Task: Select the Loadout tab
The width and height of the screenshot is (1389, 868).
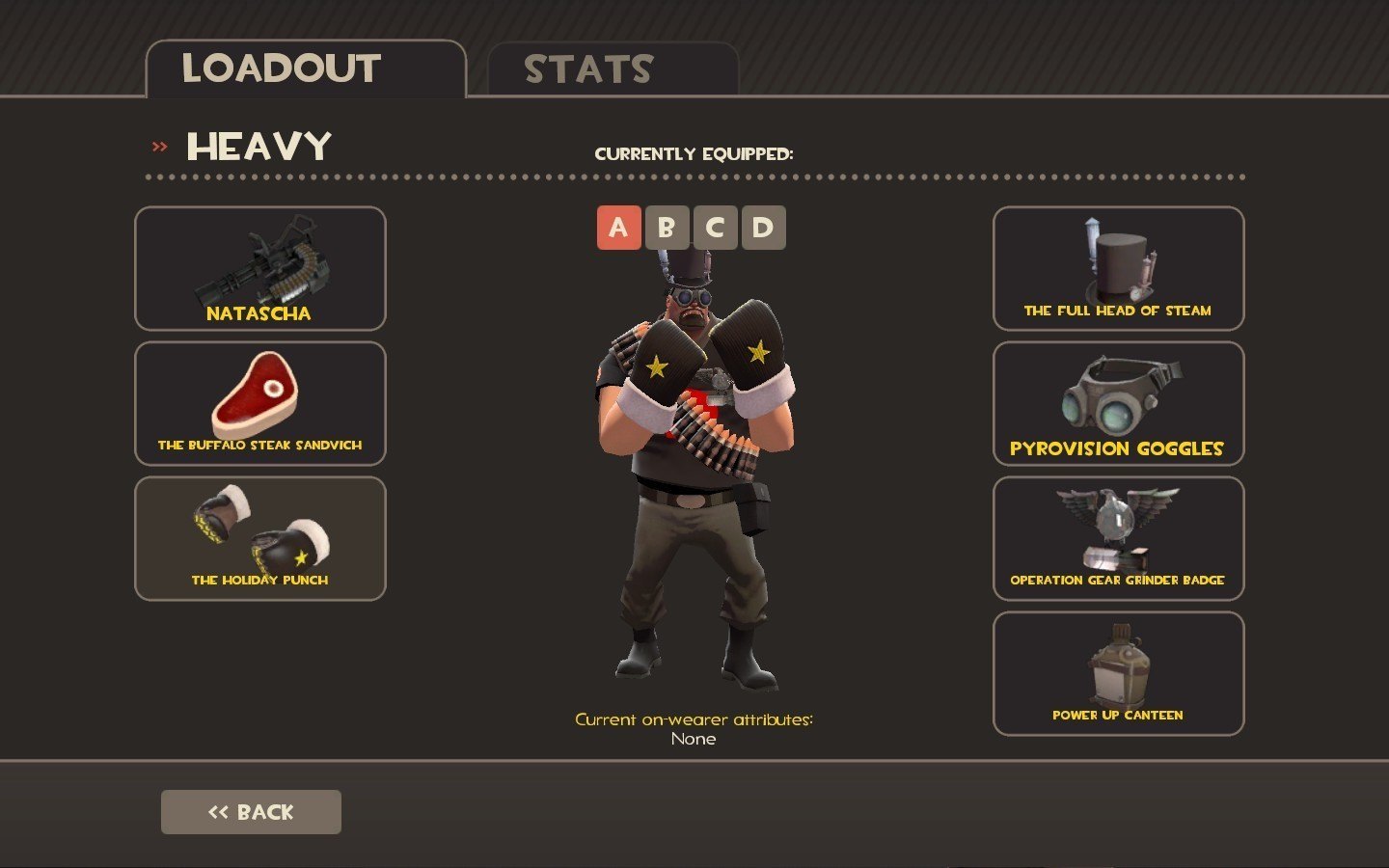Action: (x=305, y=69)
